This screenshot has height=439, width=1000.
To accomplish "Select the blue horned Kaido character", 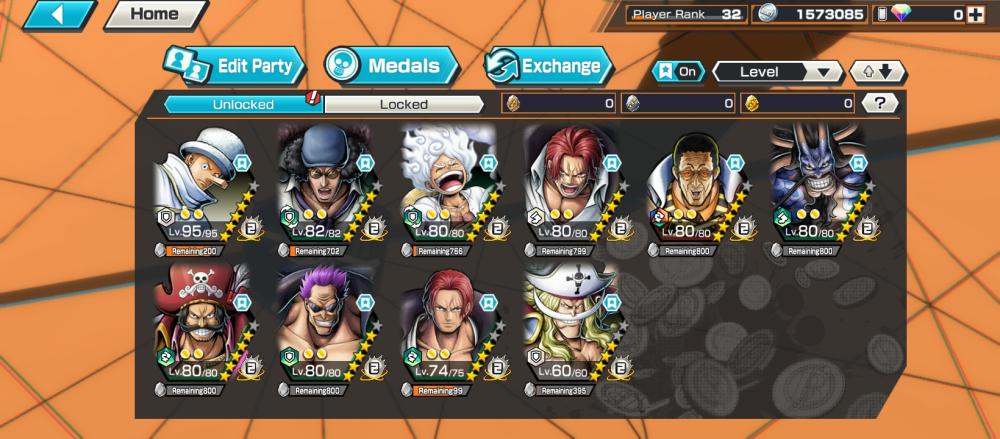I will [x=816, y=189].
